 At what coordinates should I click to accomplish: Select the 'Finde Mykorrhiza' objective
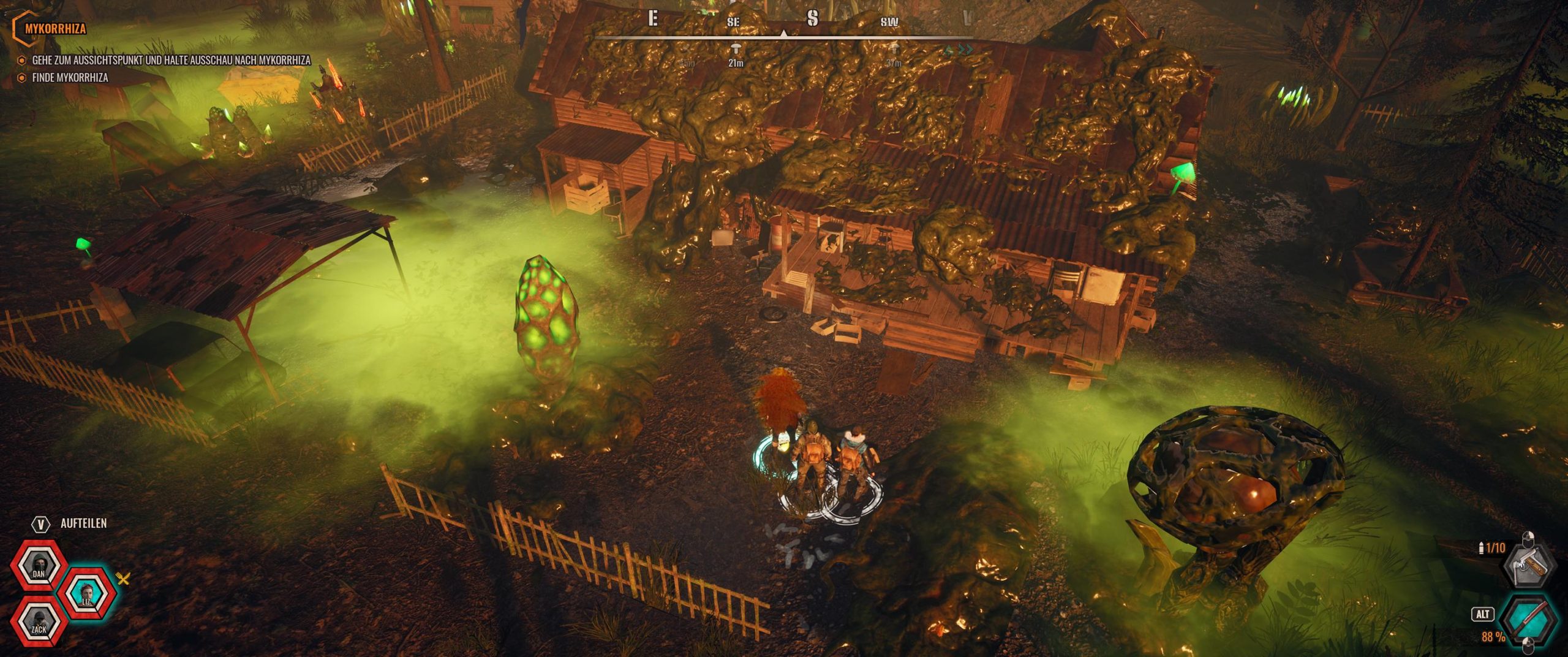click(70, 78)
